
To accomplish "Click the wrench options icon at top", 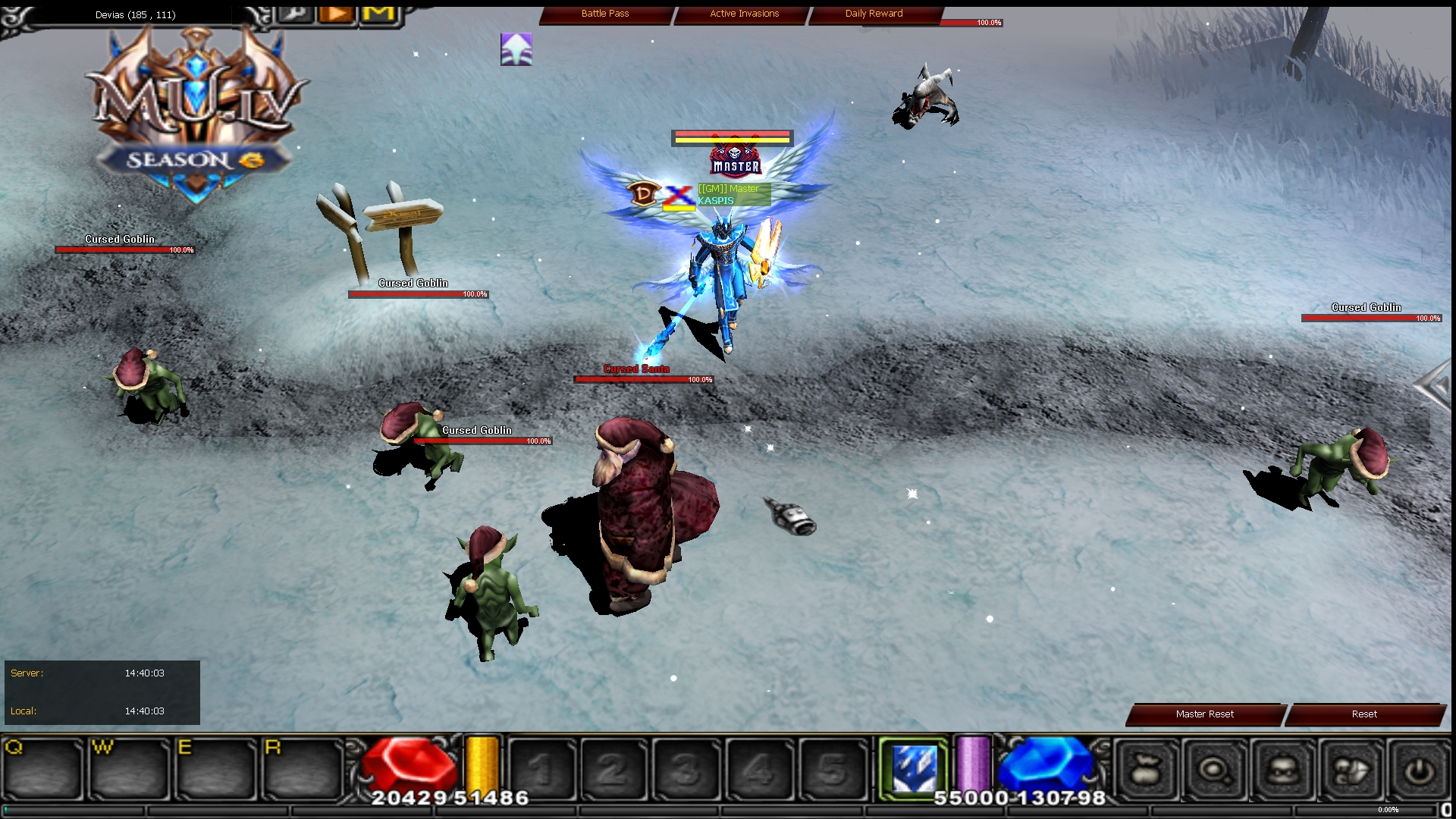I will (295, 13).
